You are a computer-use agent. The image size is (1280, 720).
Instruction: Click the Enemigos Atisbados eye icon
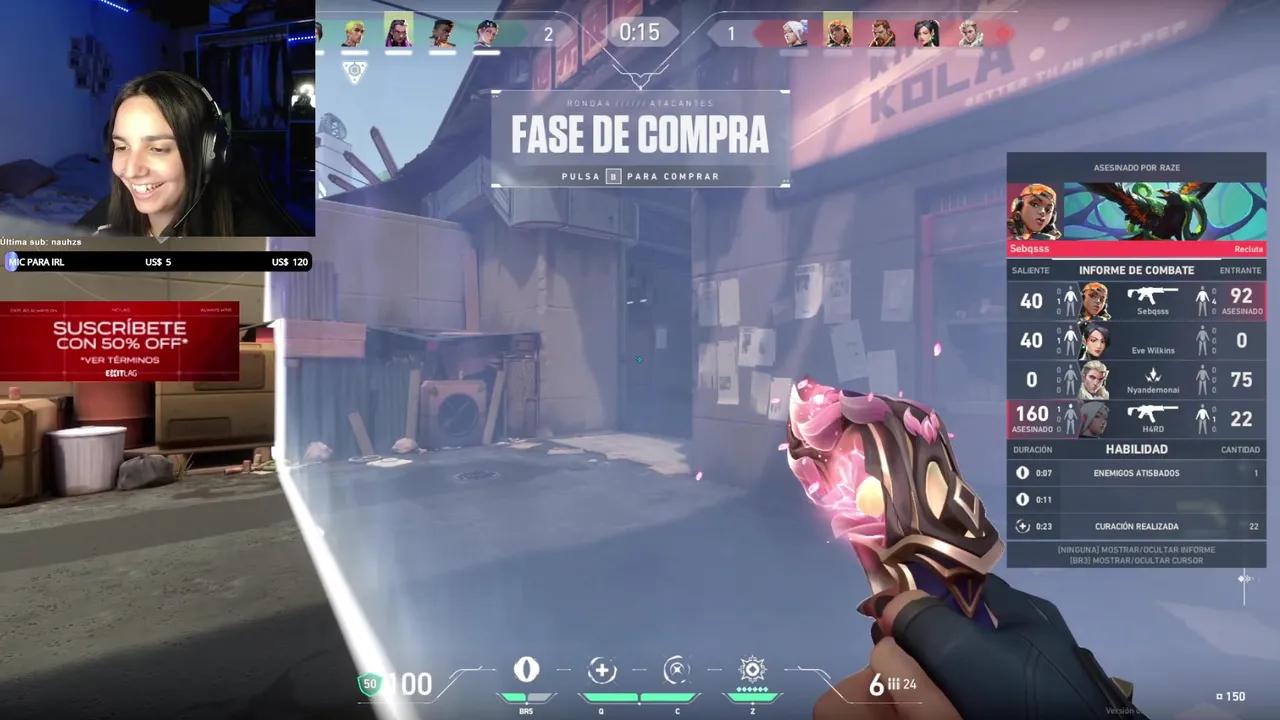coord(1022,472)
